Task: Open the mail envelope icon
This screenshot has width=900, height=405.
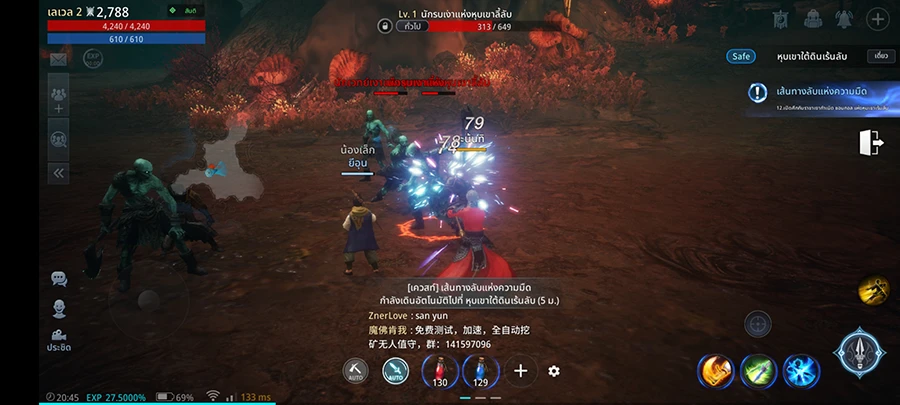Action: (x=58, y=60)
